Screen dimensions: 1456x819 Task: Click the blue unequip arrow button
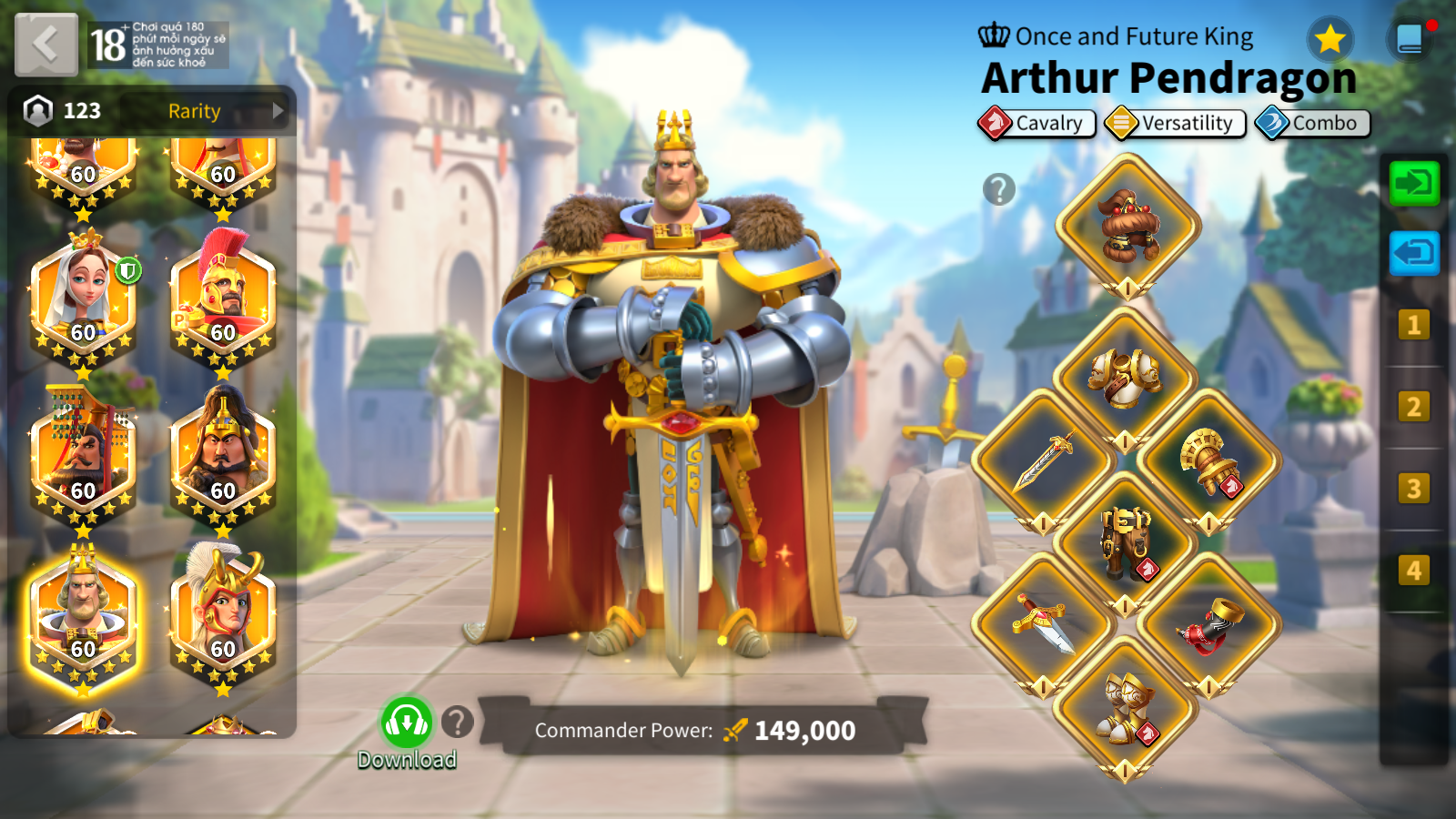(1414, 252)
